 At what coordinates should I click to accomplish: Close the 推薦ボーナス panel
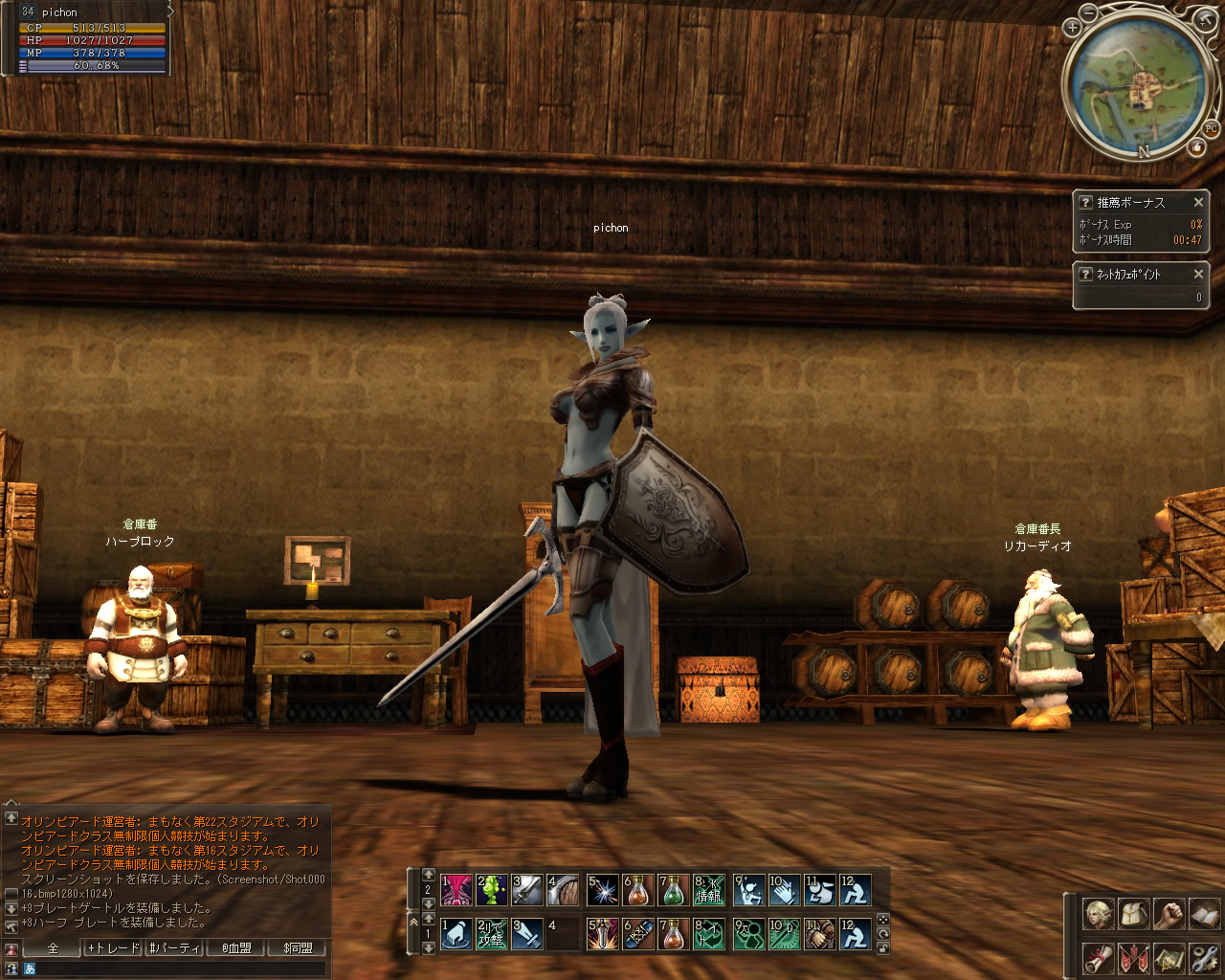pos(1198,202)
